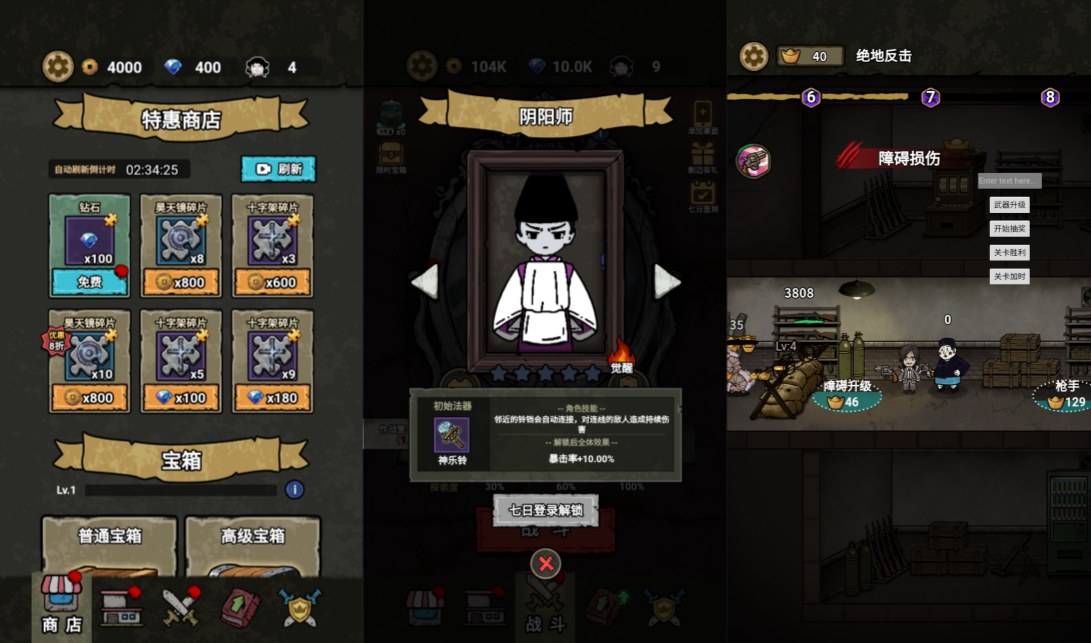Open the settings gear beside 4000 coins
This screenshot has width=1091, height=643.
click(58, 67)
